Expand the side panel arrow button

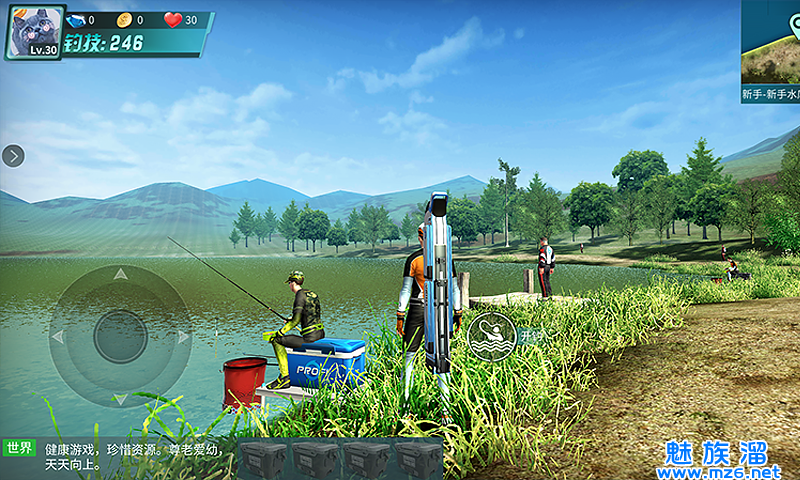coord(13,155)
